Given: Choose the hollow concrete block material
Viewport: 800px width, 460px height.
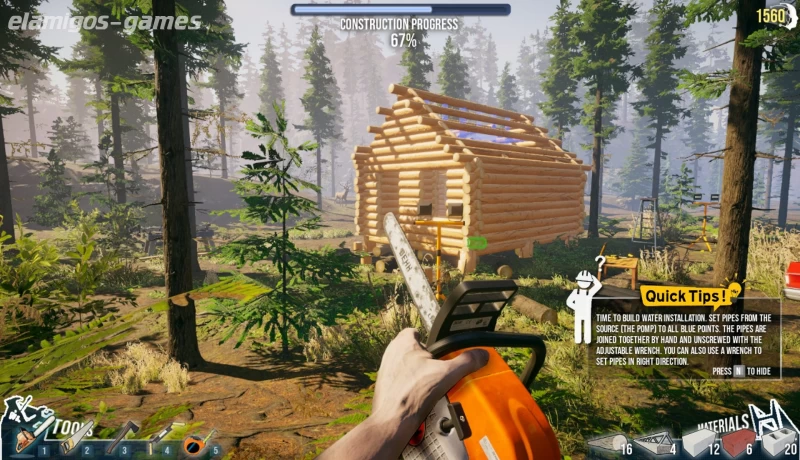Looking at the screenshot, I should point(776,441).
